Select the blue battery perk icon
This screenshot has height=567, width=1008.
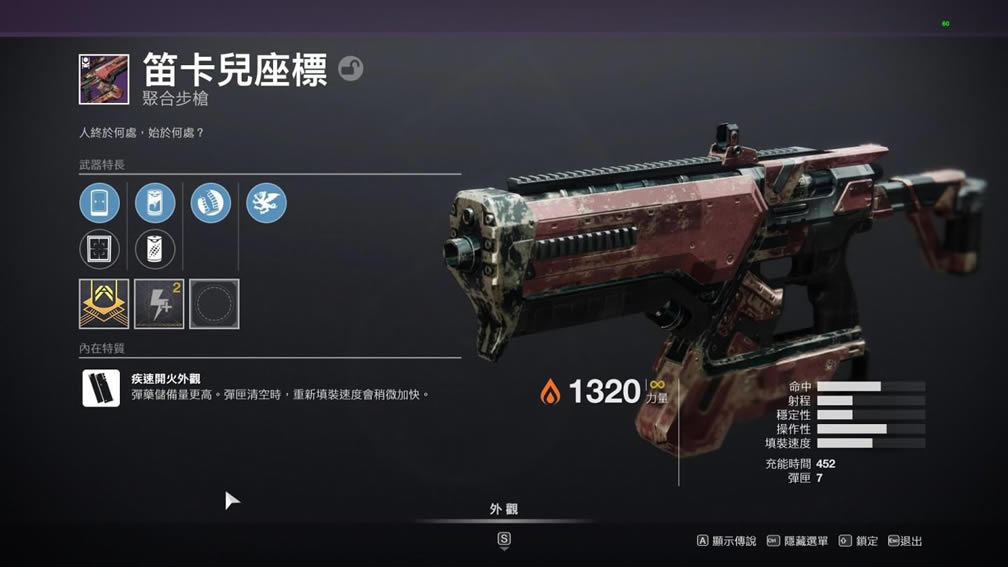pos(155,203)
